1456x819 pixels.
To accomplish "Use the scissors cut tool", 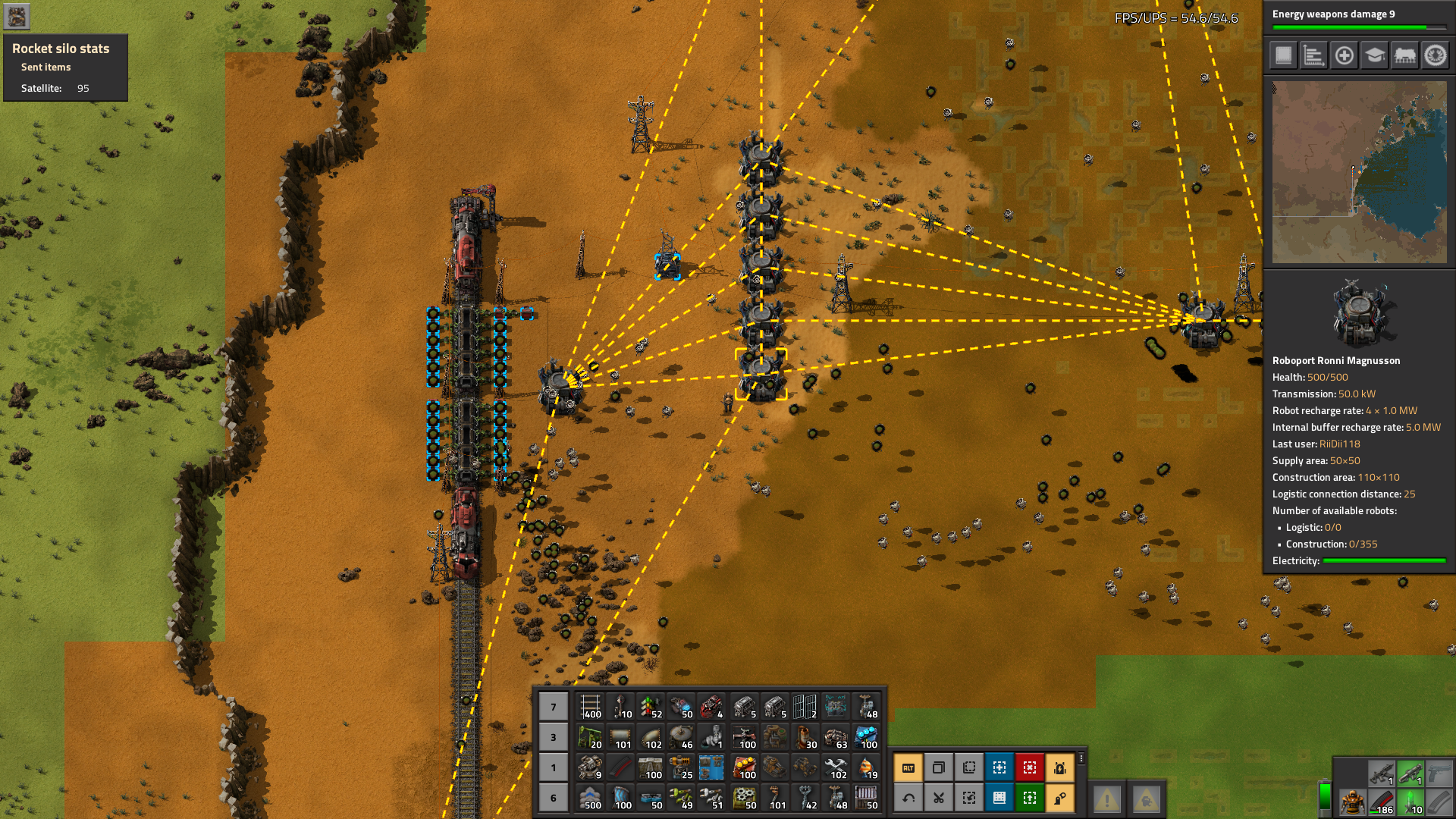I will (939, 798).
